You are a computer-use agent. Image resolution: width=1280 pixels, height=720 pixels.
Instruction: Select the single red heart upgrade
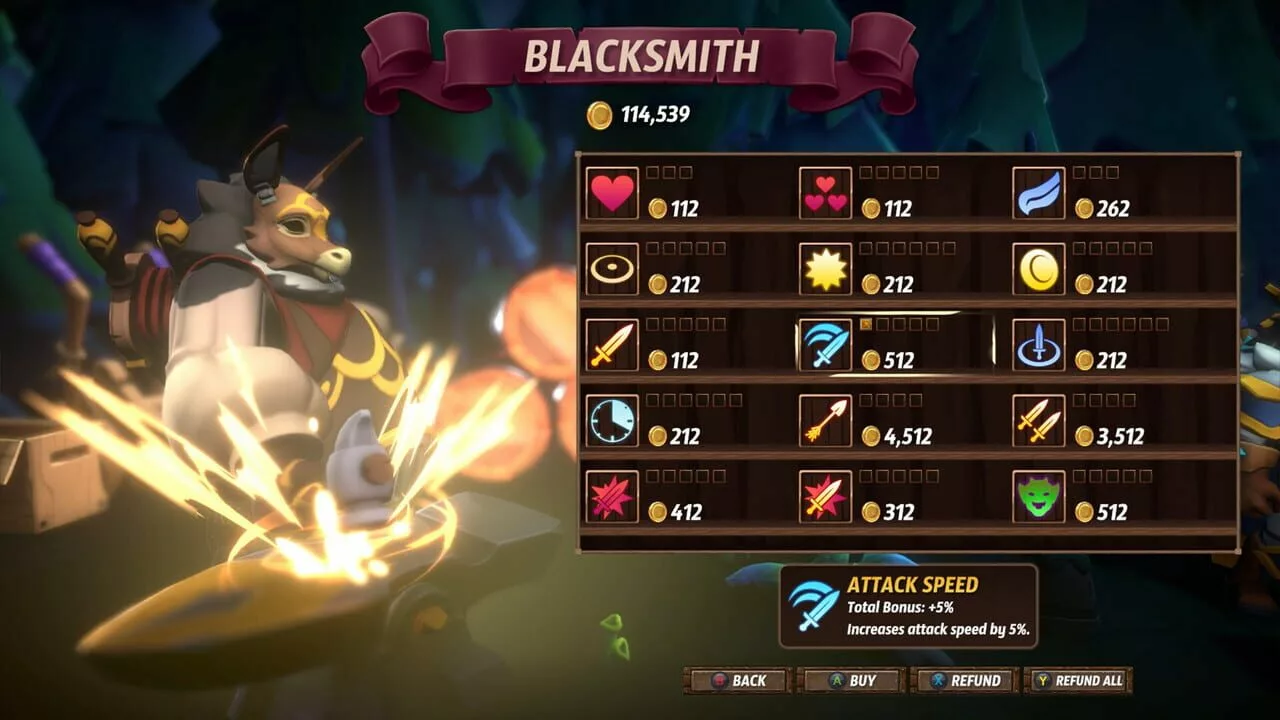612,193
